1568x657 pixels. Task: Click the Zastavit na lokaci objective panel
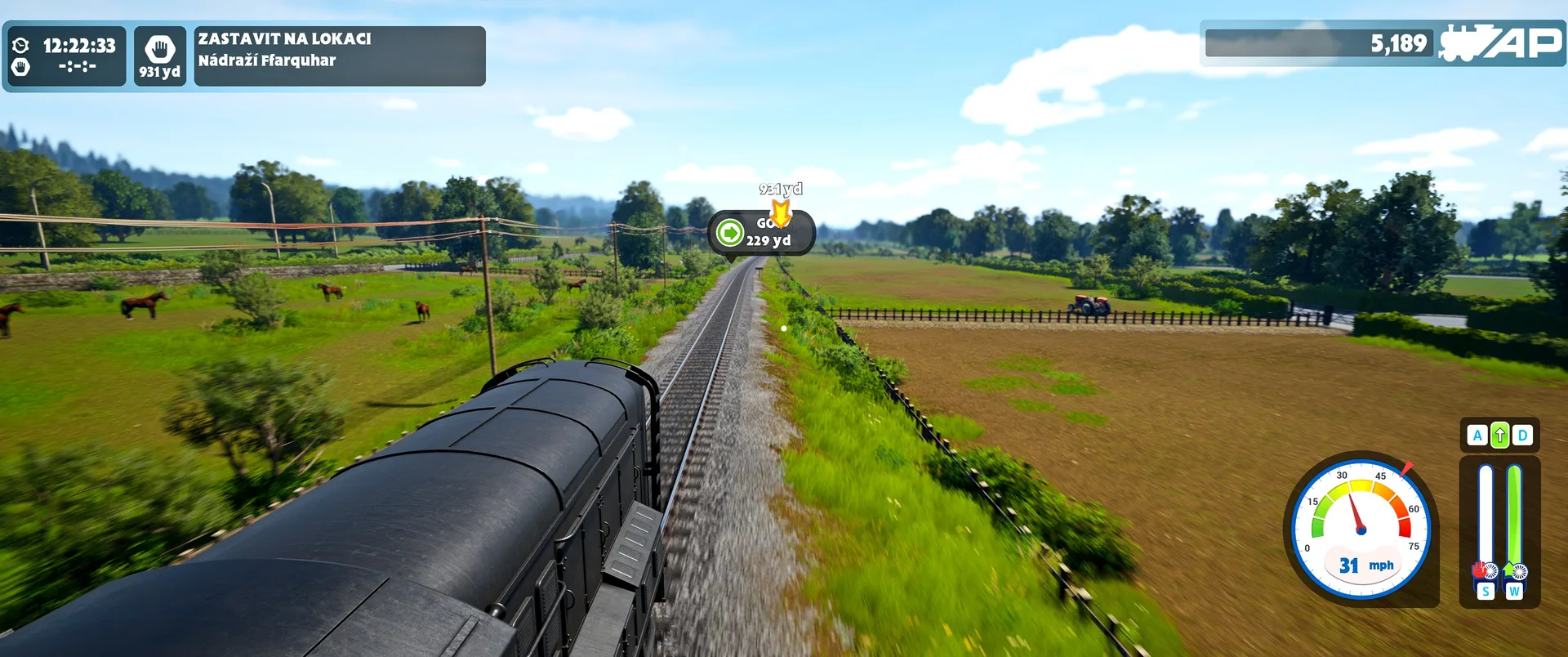[339, 56]
